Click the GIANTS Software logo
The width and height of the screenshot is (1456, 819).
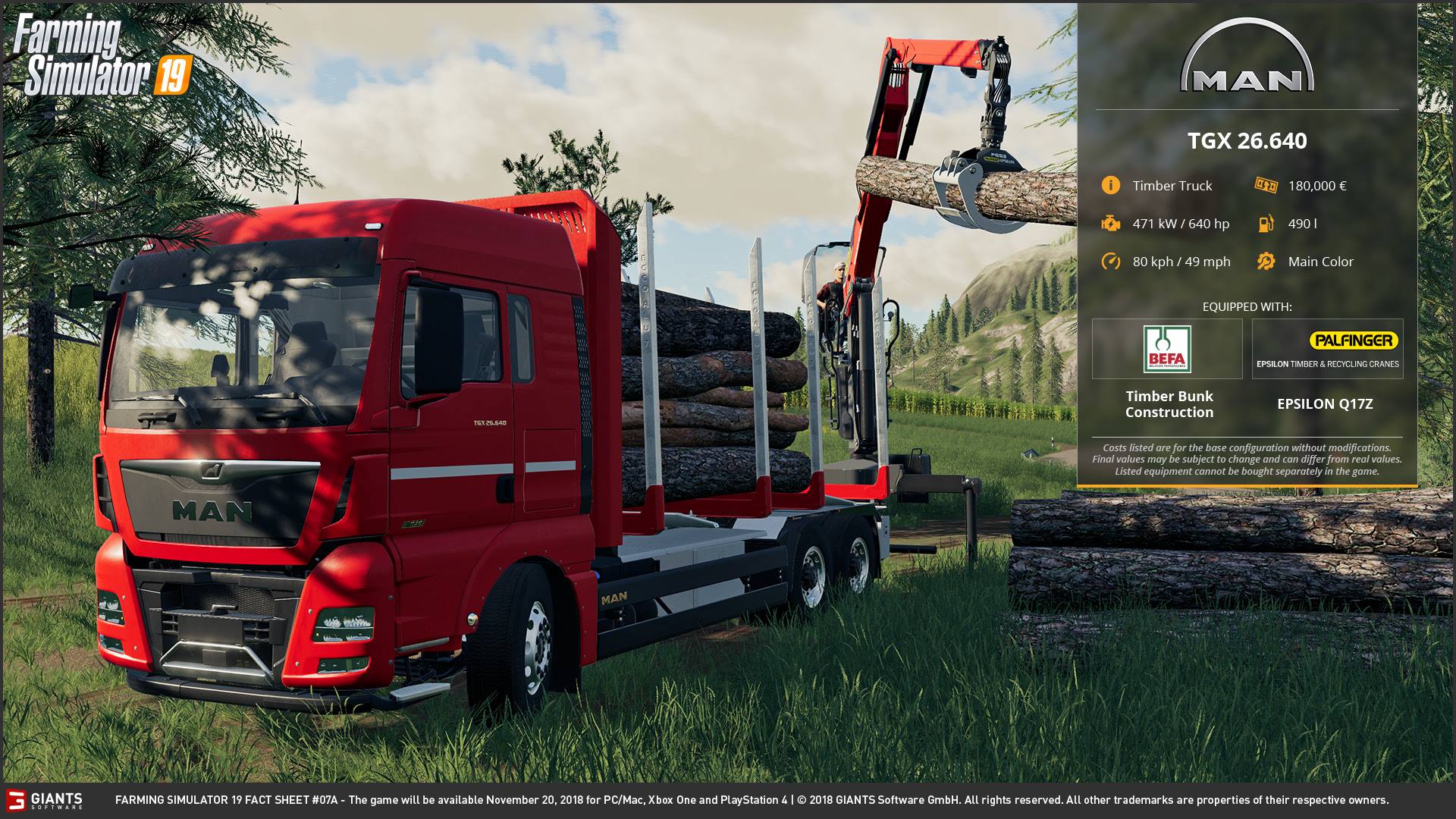44,800
